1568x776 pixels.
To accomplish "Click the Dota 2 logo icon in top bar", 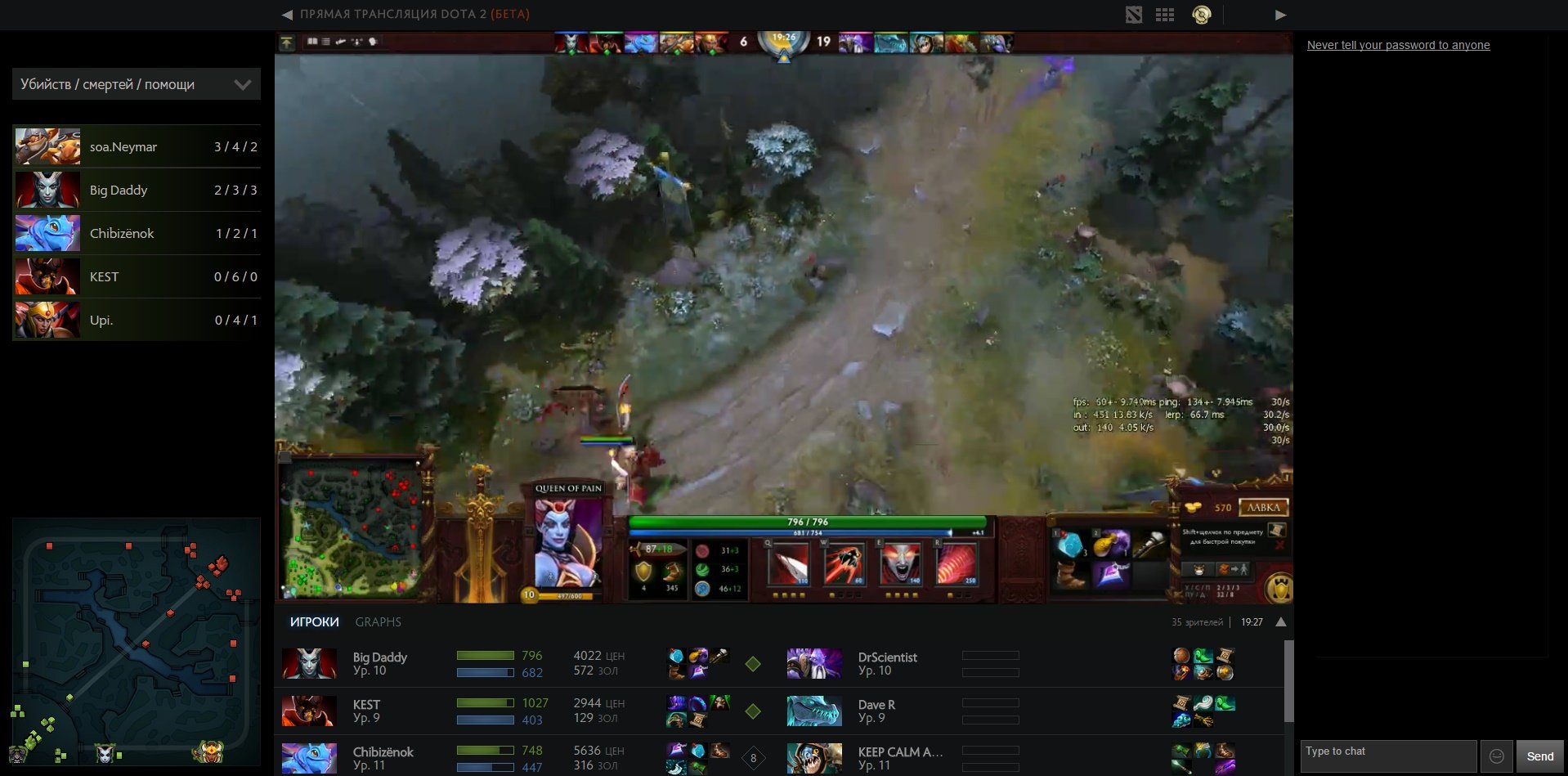I will 1133,15.
